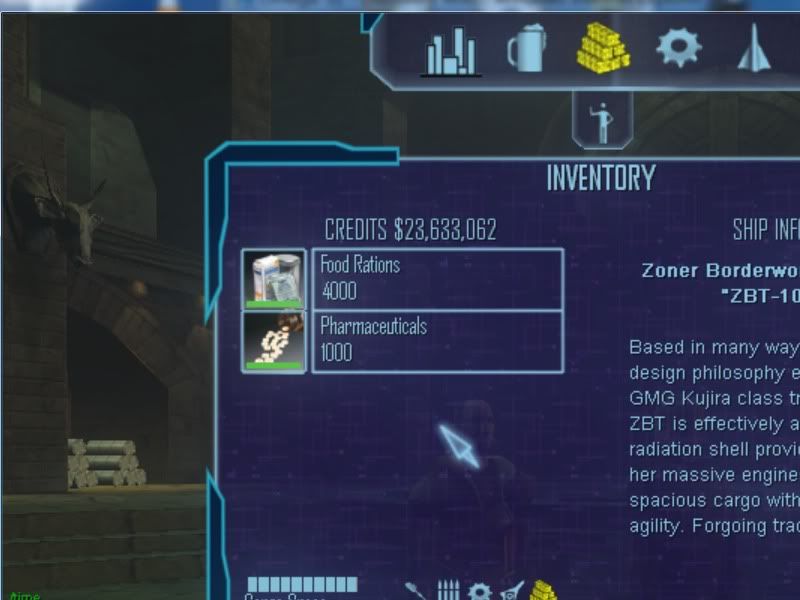Screen dimensions: 800x600
Task: Select the Pharmaceuticals inventory row
Action: pos(437,341)
